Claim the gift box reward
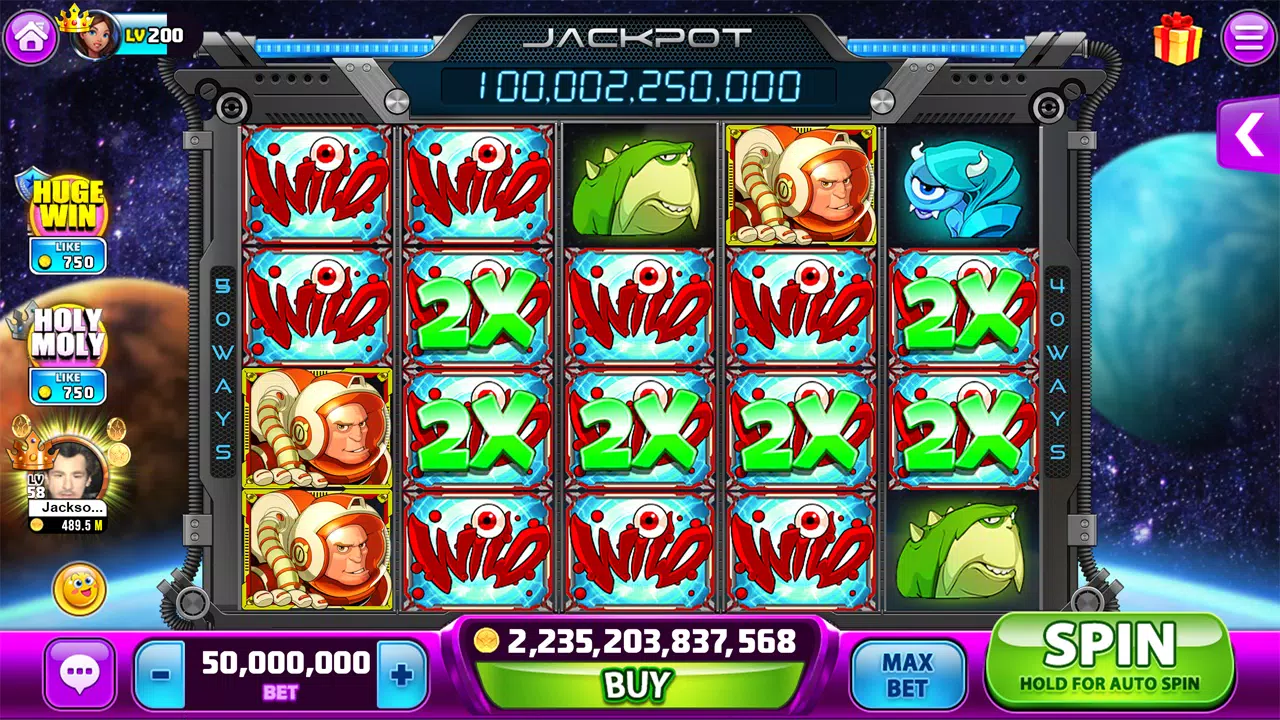 pyautogui.click(x=1177, y=39)
